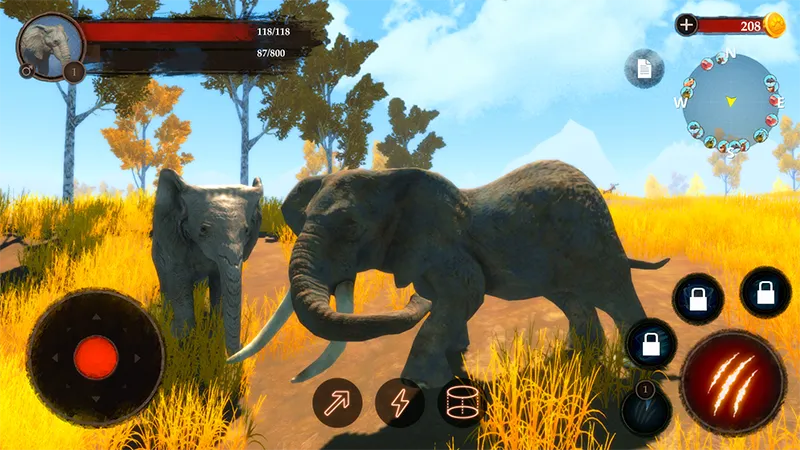Open the compass minimap
800x450 pixels.
731,101
